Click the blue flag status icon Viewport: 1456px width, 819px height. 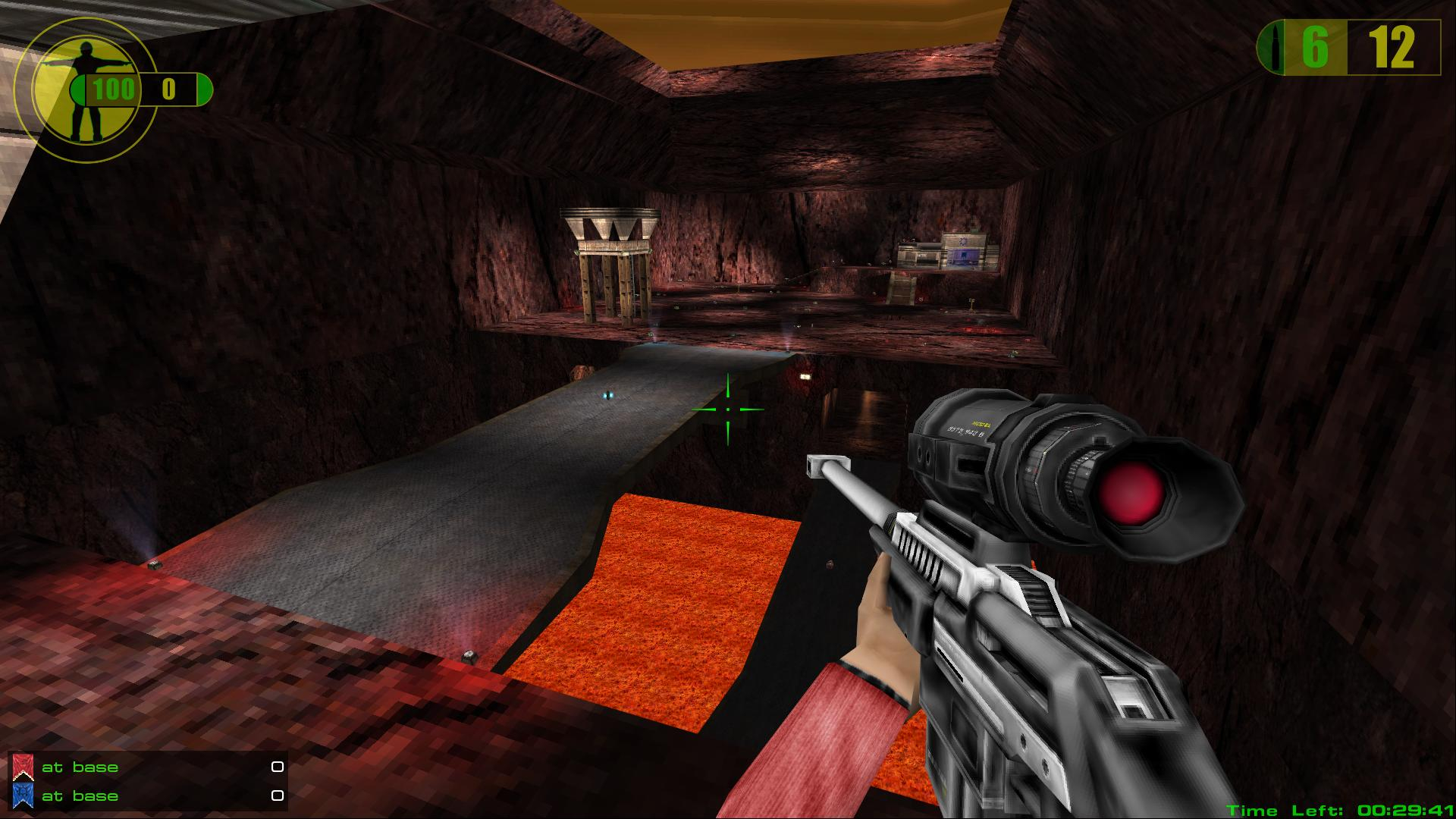(x=23, y=796)
